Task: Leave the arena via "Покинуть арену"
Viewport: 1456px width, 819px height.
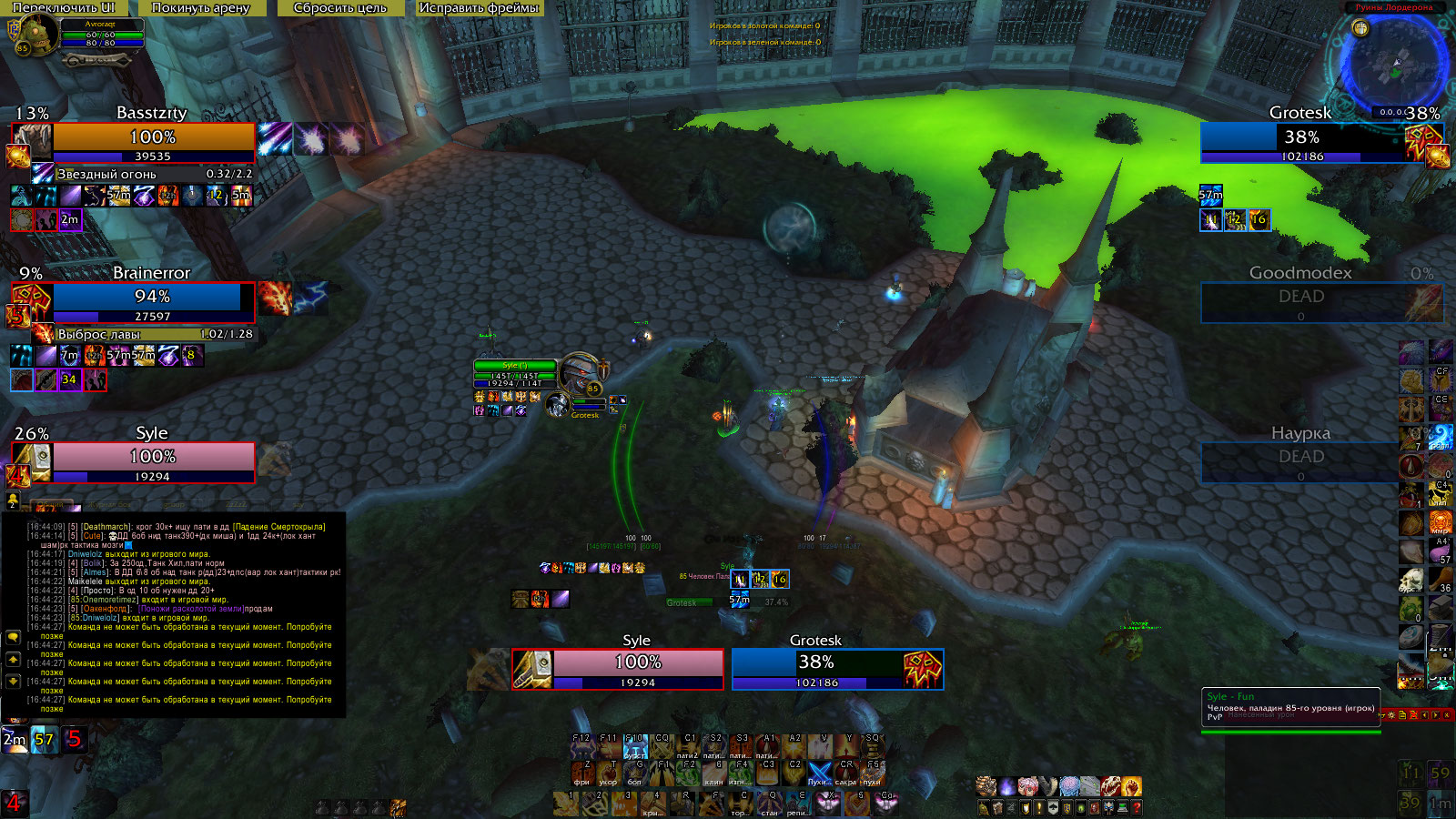Action: click(200, 8)
